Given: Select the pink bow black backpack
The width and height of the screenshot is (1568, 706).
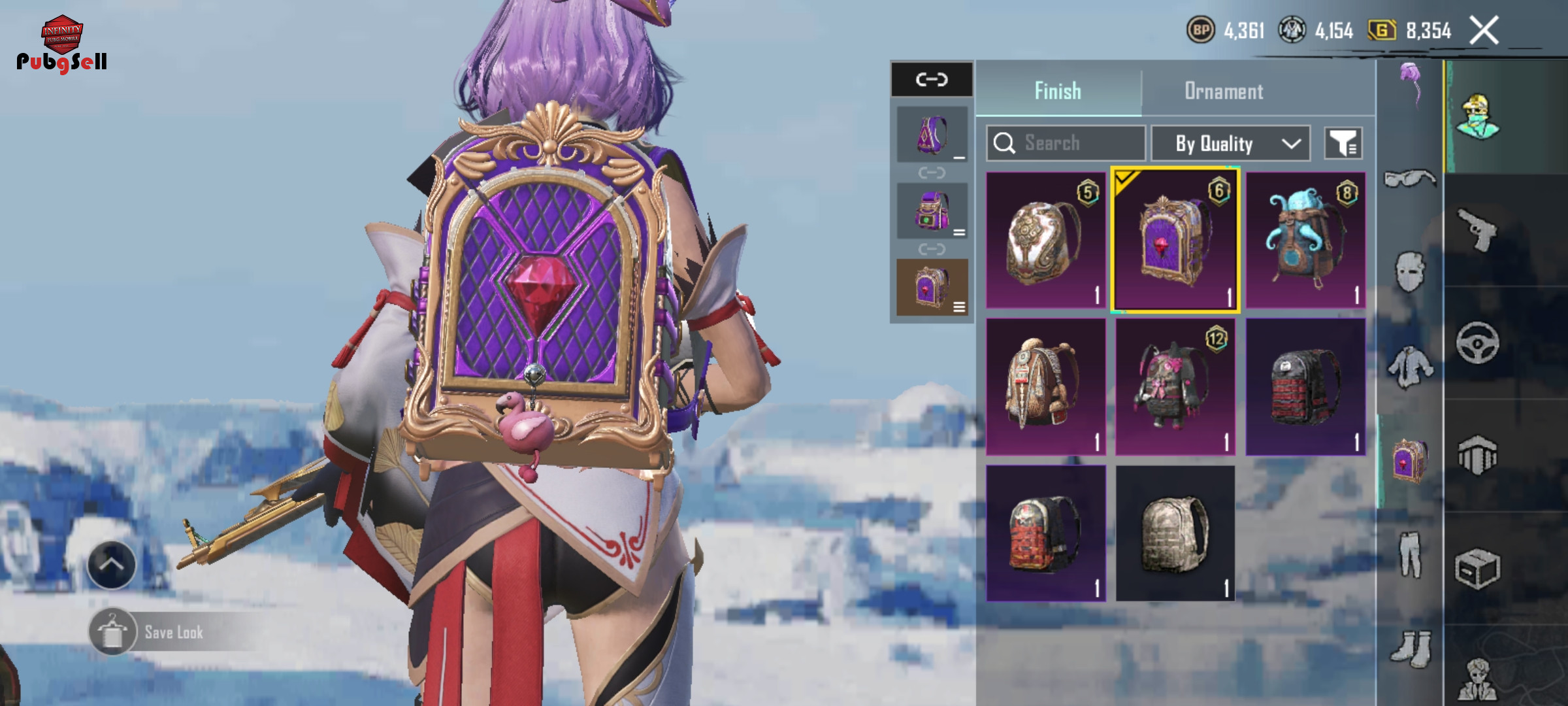Looking at the screenshot, I should [x=1175, y=387].
